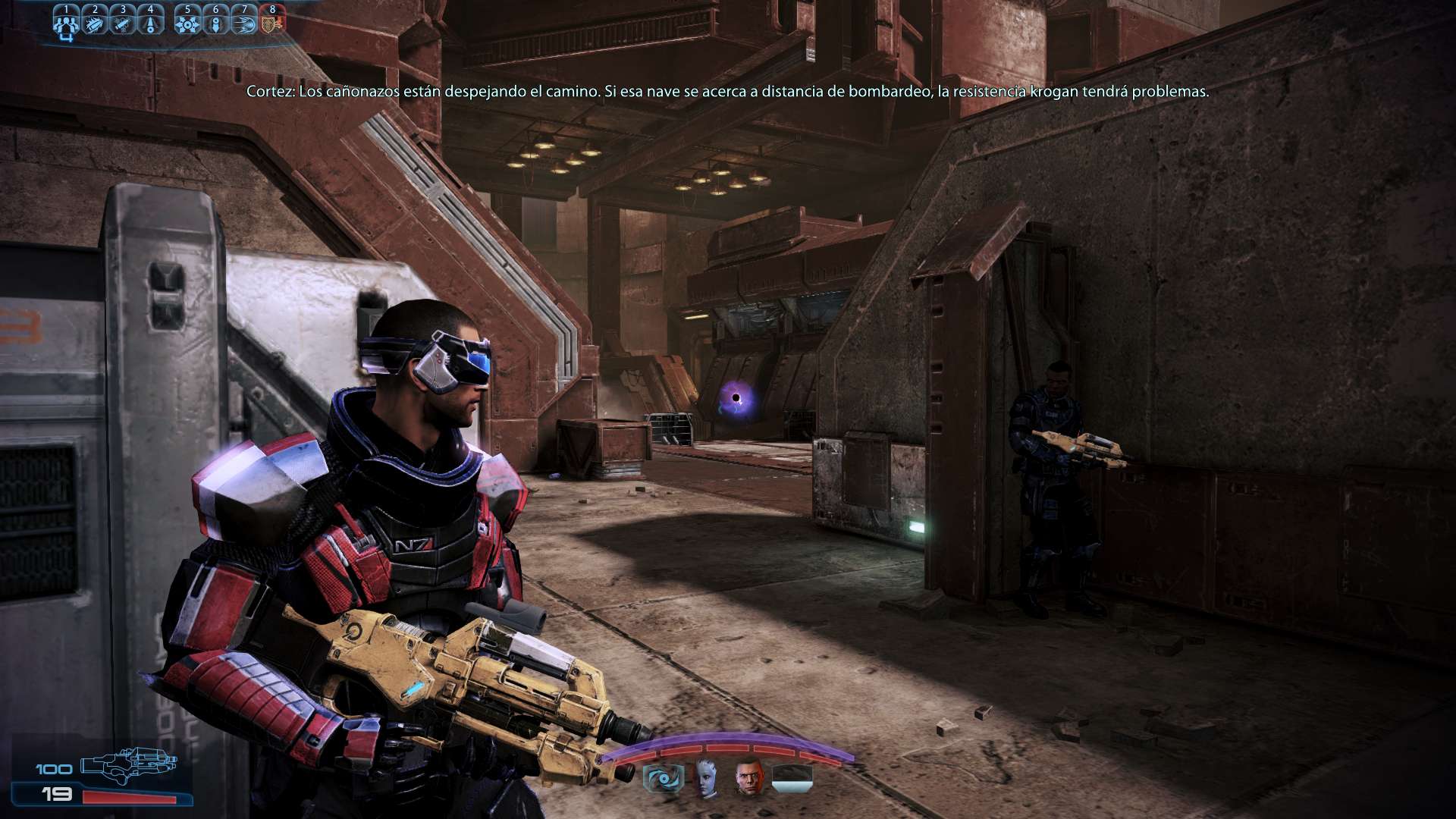This screenshot has width=1456, height=819.
Task: Activate the incendiary ammo power in slot 2
Action: 95,23
